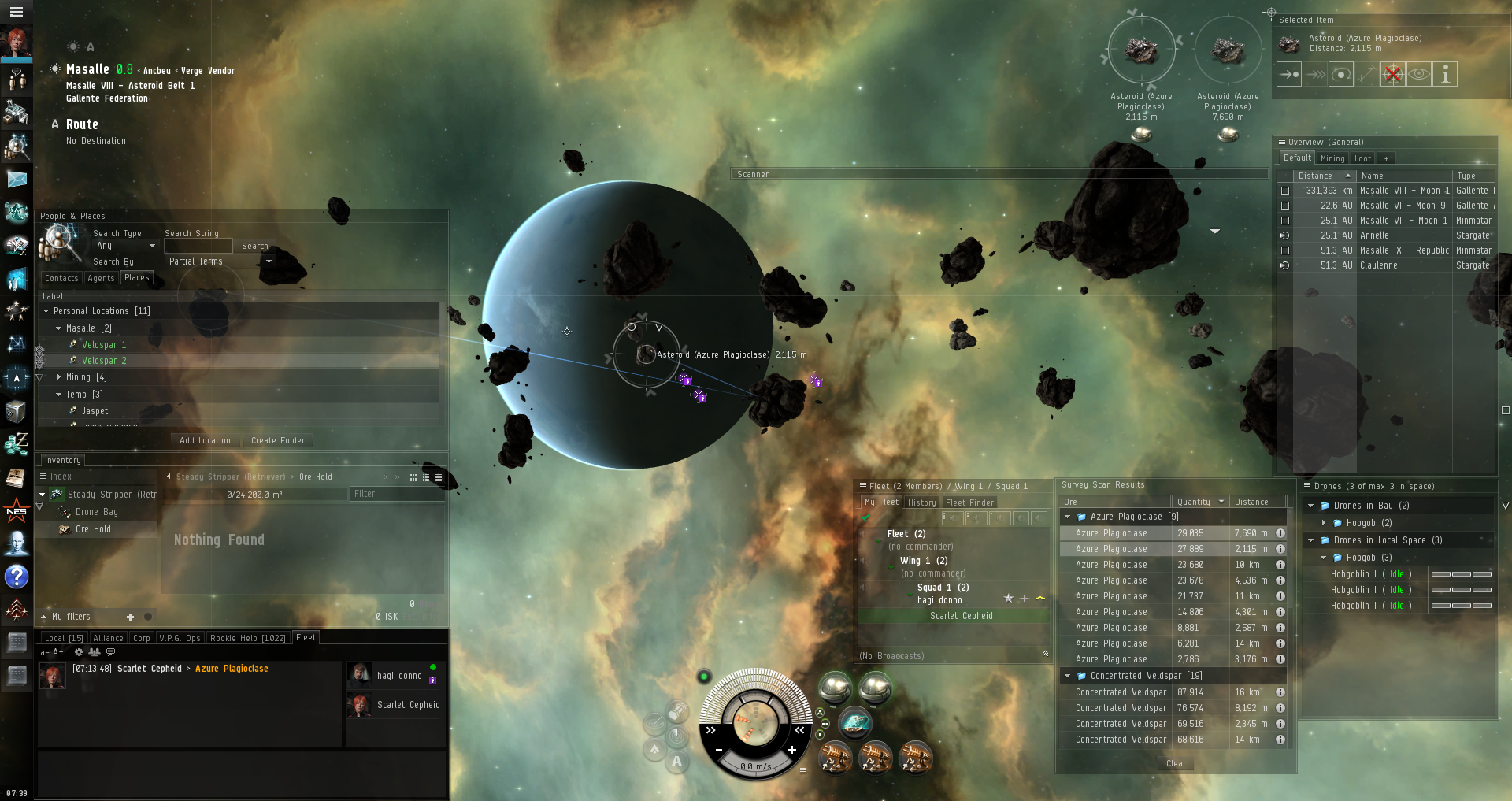Switch to the Mining overview tab
Screen dimensions: 1512x801
point(1332,158)
